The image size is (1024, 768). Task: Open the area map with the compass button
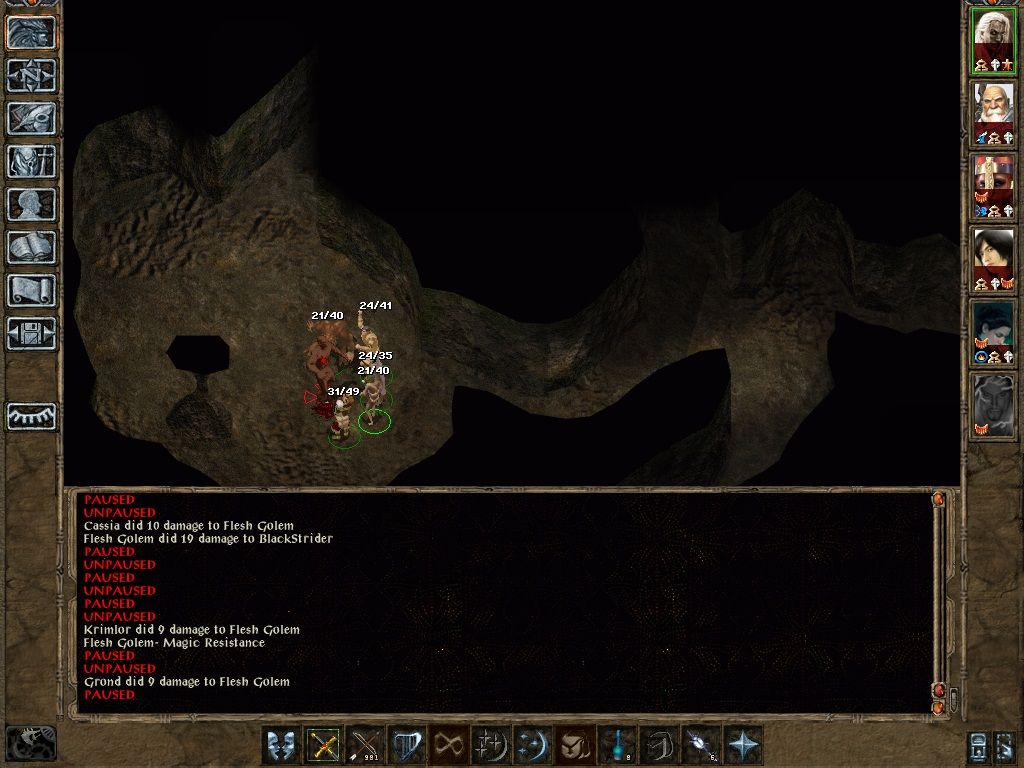[x=31, y=75]
